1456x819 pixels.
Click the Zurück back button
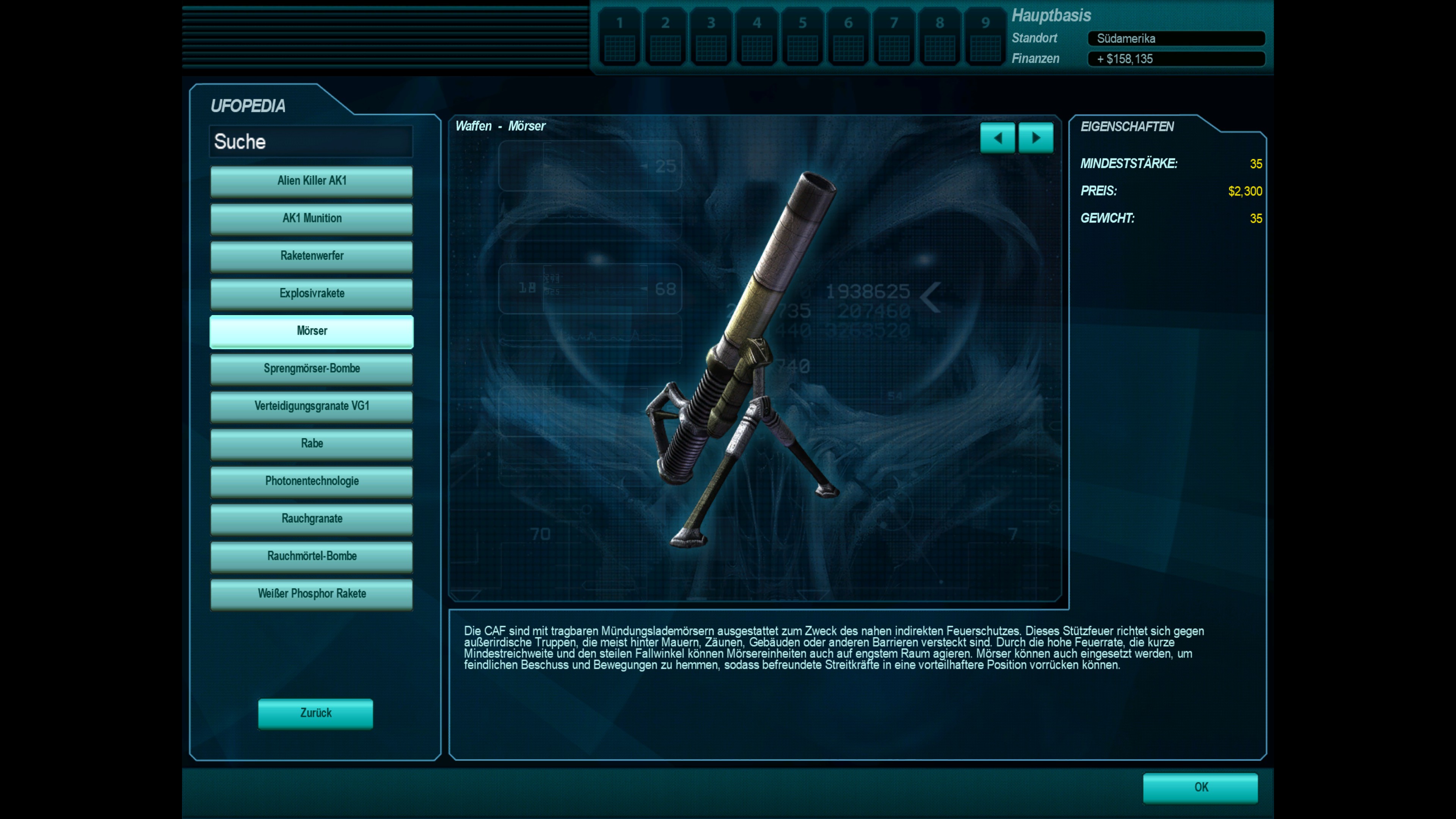click(x=315, y=713)
